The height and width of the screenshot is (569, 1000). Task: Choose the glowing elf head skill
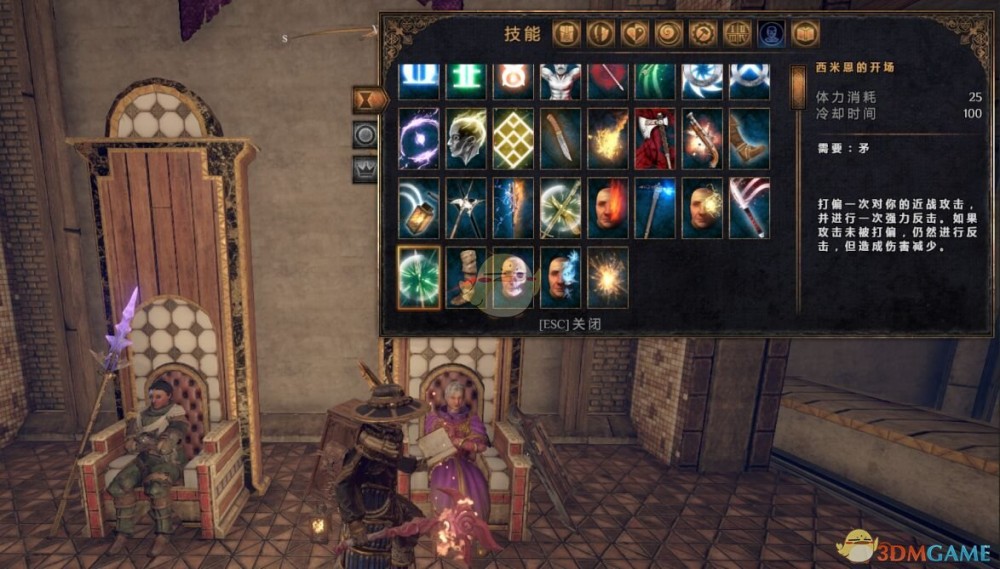(466, 138)
